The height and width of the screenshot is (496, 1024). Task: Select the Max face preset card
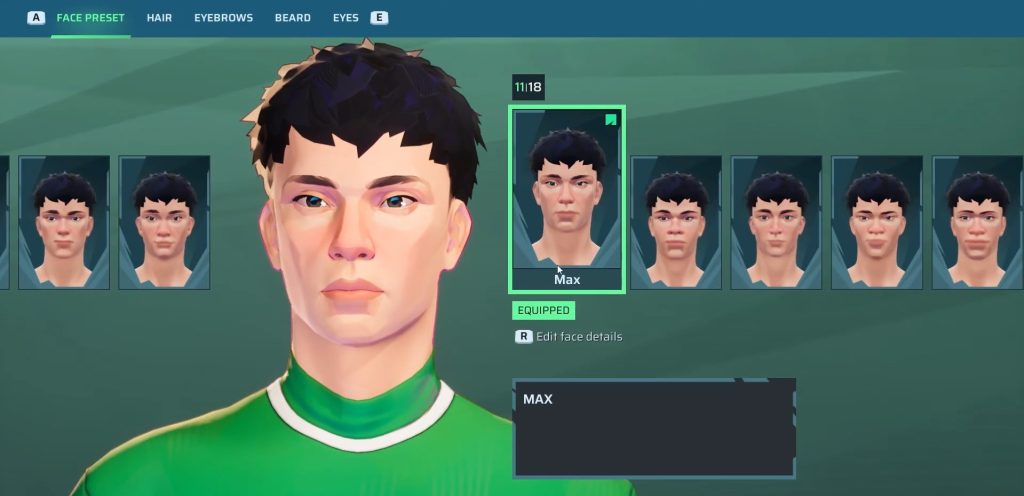(x=567, y=199)
